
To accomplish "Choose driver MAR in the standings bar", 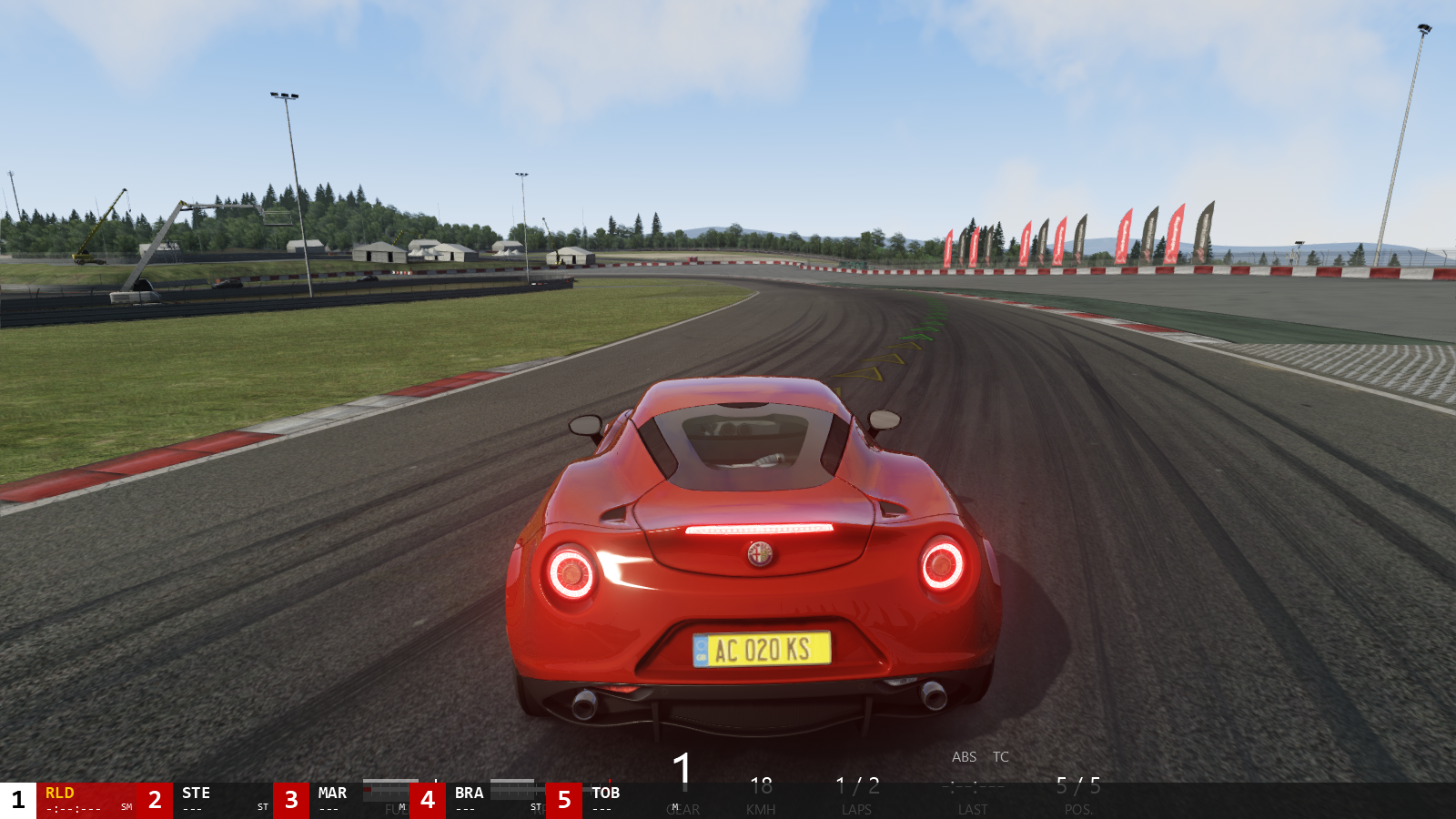I will [332, 794].
